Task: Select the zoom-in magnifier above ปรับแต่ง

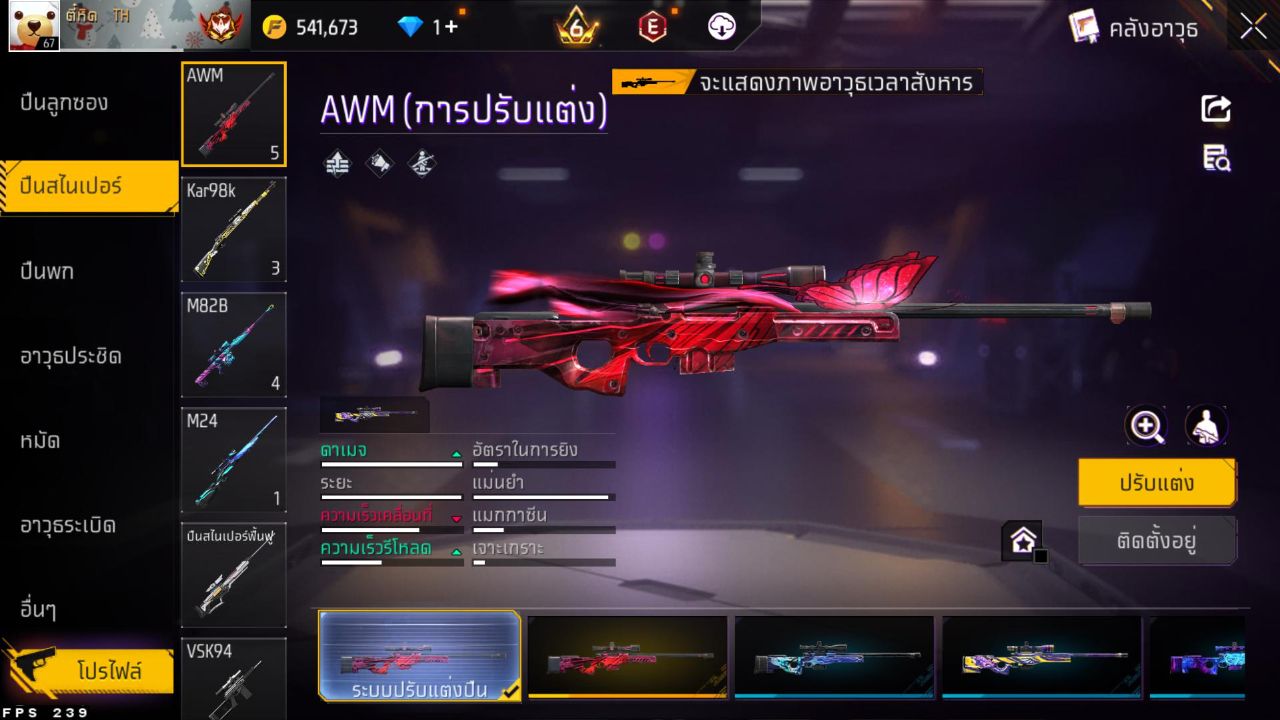Action: (x=1146, y=426)
